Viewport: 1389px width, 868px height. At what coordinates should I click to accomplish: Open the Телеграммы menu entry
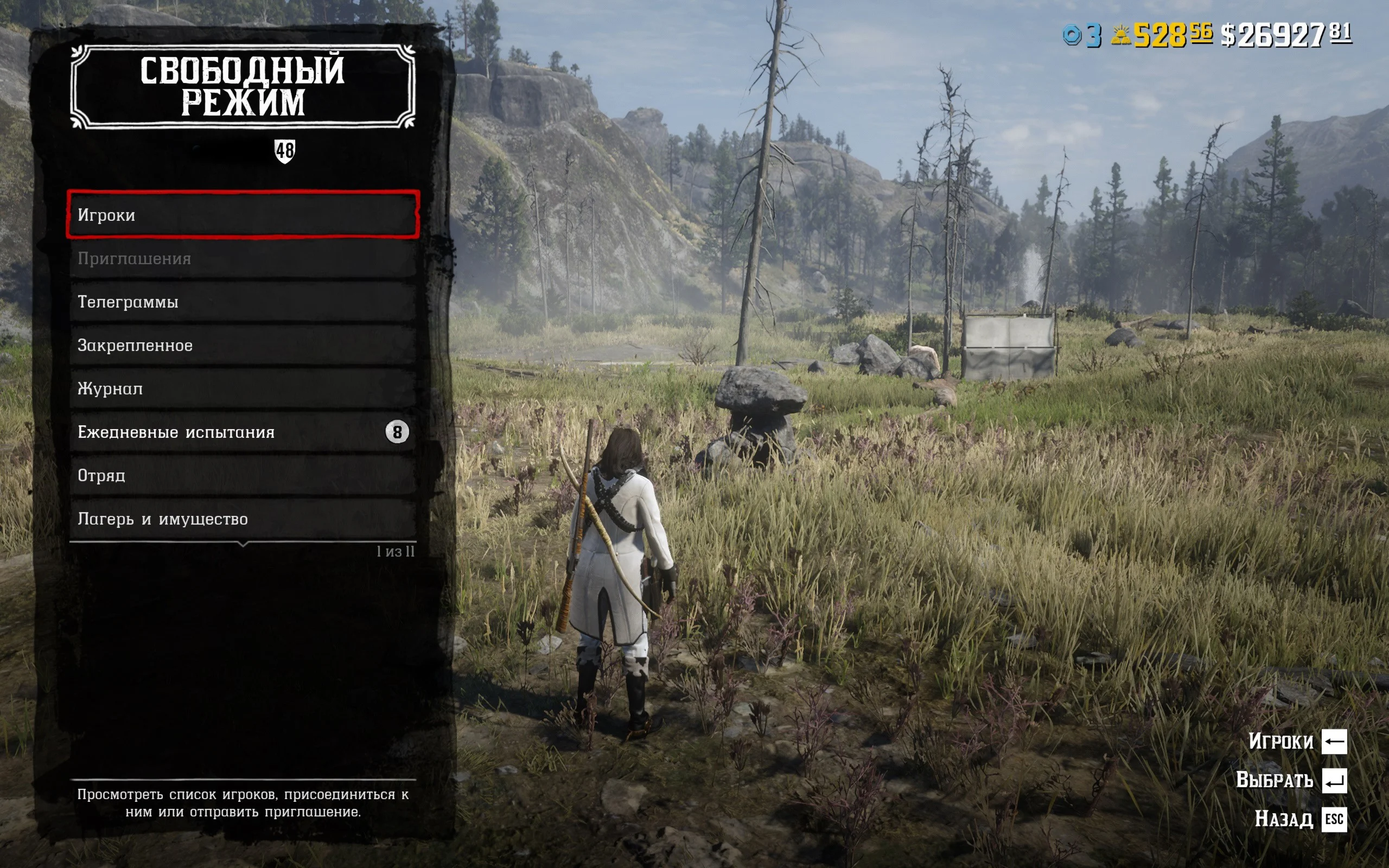[243, 302]
